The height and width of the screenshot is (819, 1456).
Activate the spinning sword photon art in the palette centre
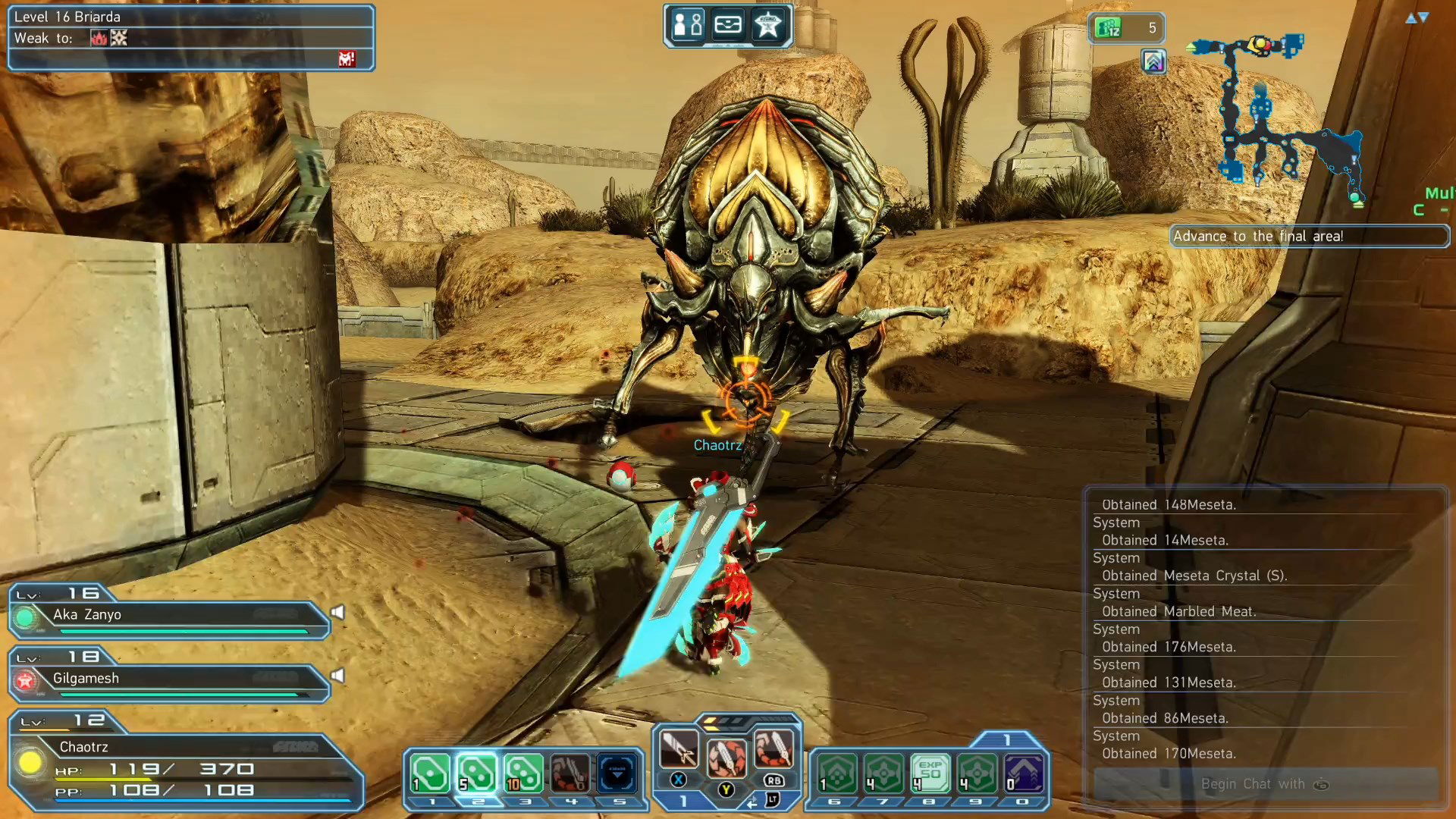click(x=726, y=758)
